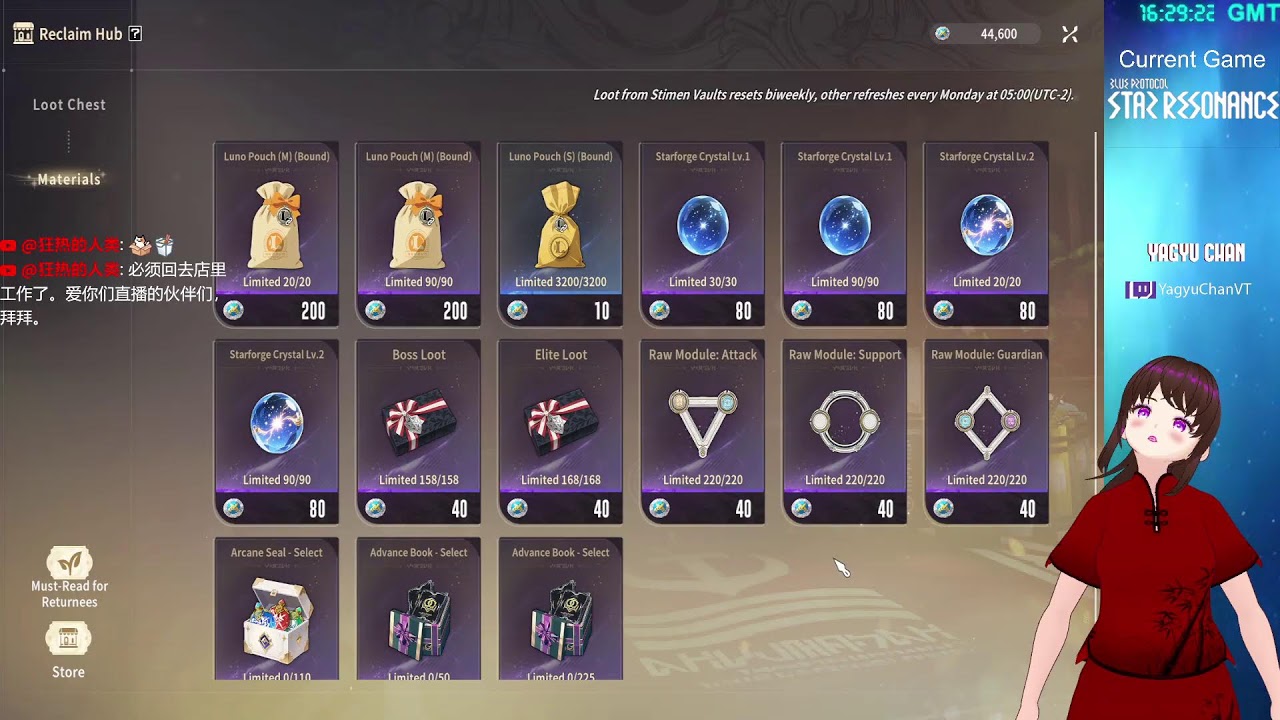Viewport: 1280px width, 720px height.
Task: Select the Boss Loot gift box
Action: click(x=418, y=431)
